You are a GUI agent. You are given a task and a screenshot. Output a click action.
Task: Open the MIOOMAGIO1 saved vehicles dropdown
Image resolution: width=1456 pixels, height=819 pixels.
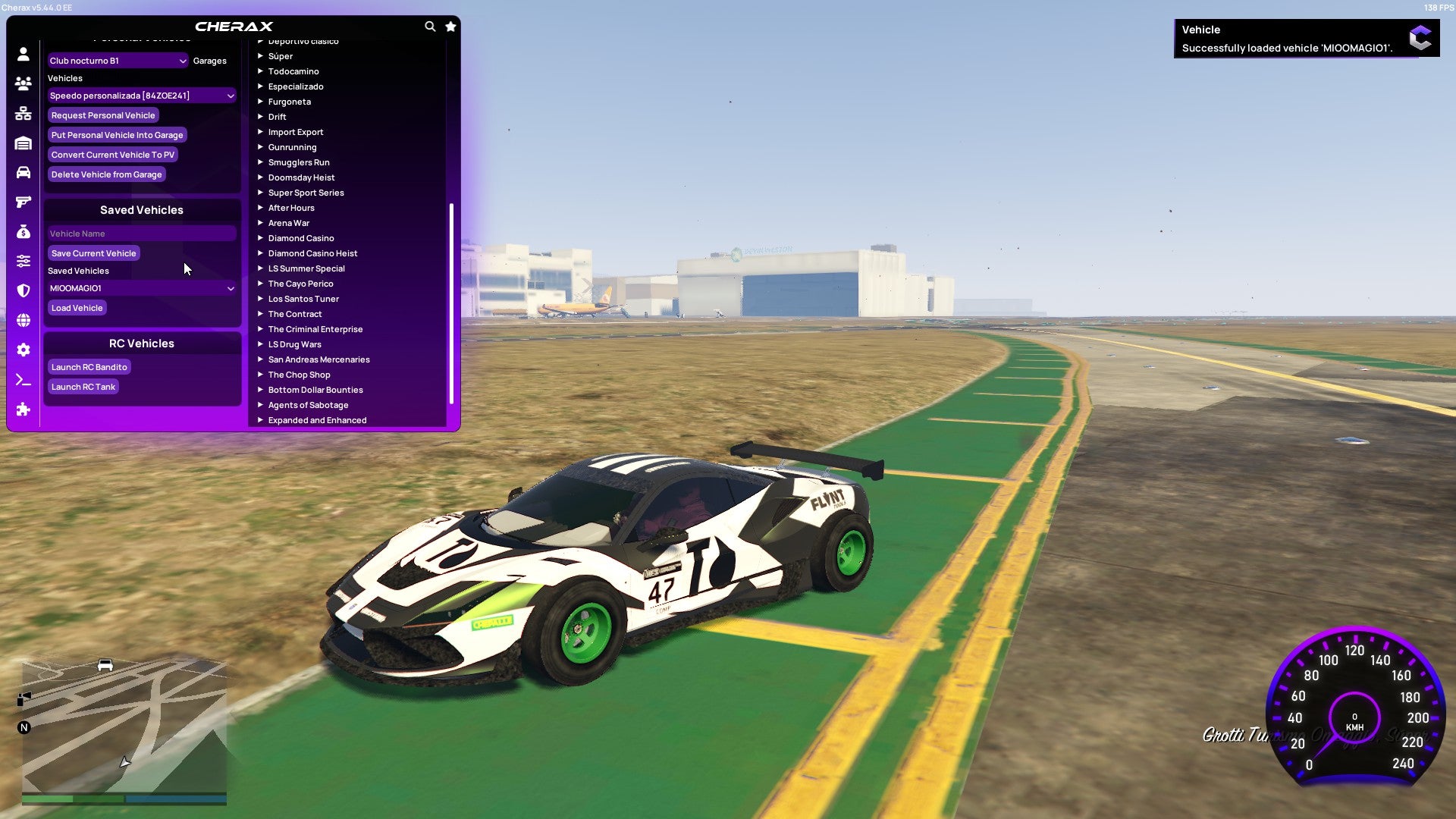tap(141, 288)
